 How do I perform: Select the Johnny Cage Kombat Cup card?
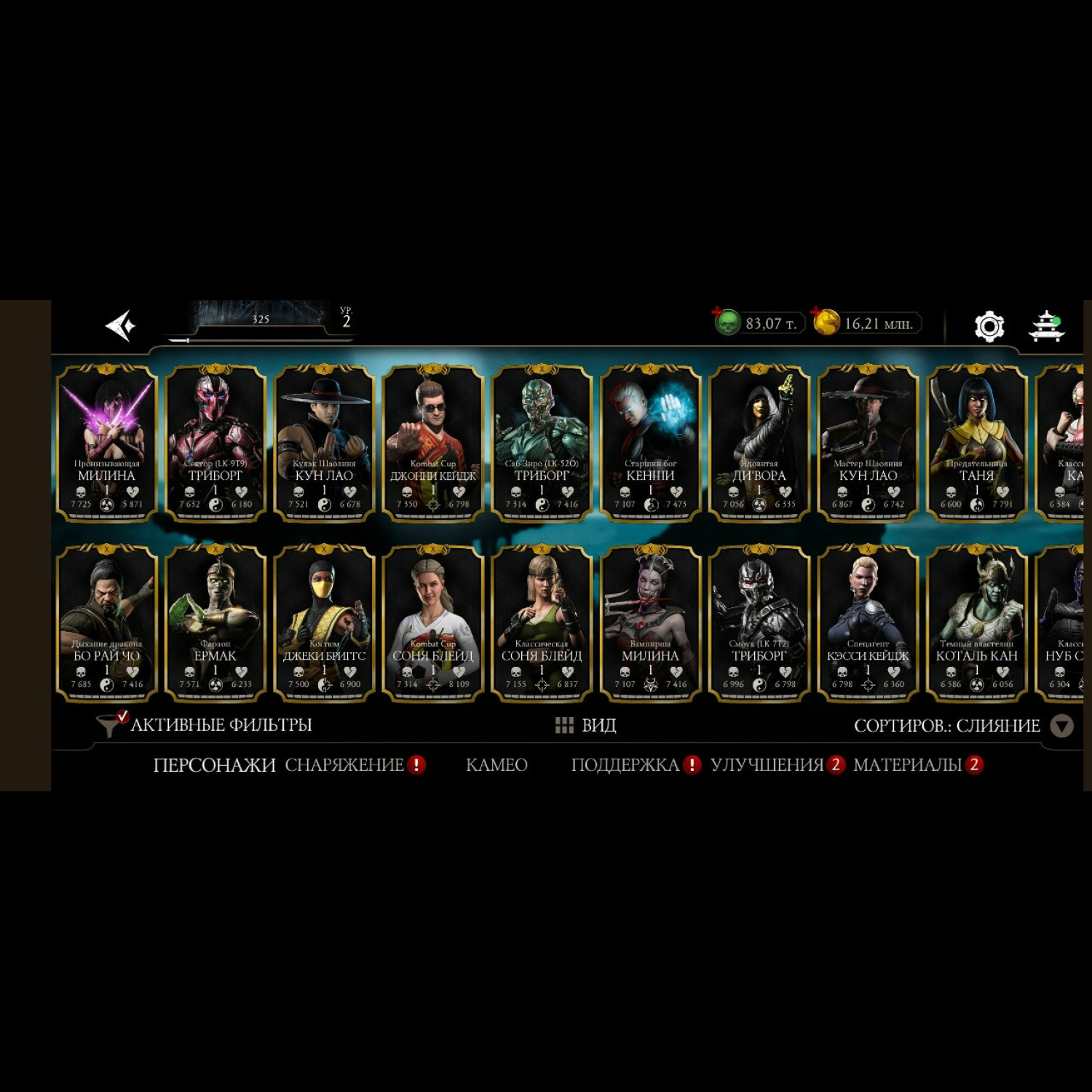click(433, 443)
